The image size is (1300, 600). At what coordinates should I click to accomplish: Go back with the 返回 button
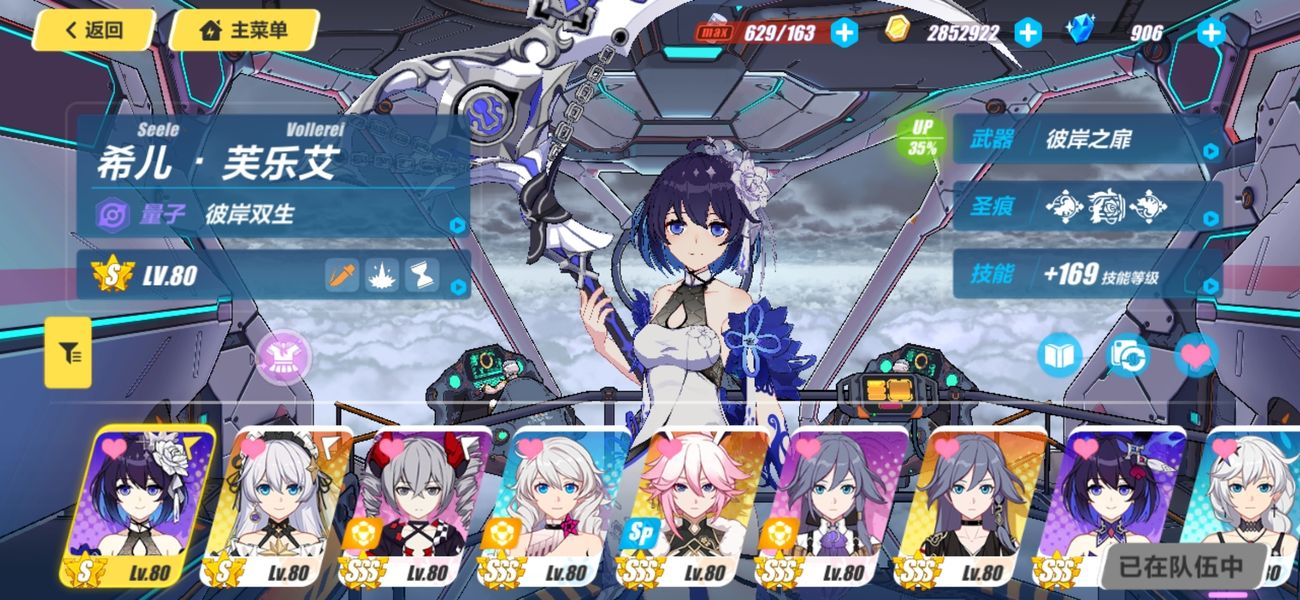[93, 30]
